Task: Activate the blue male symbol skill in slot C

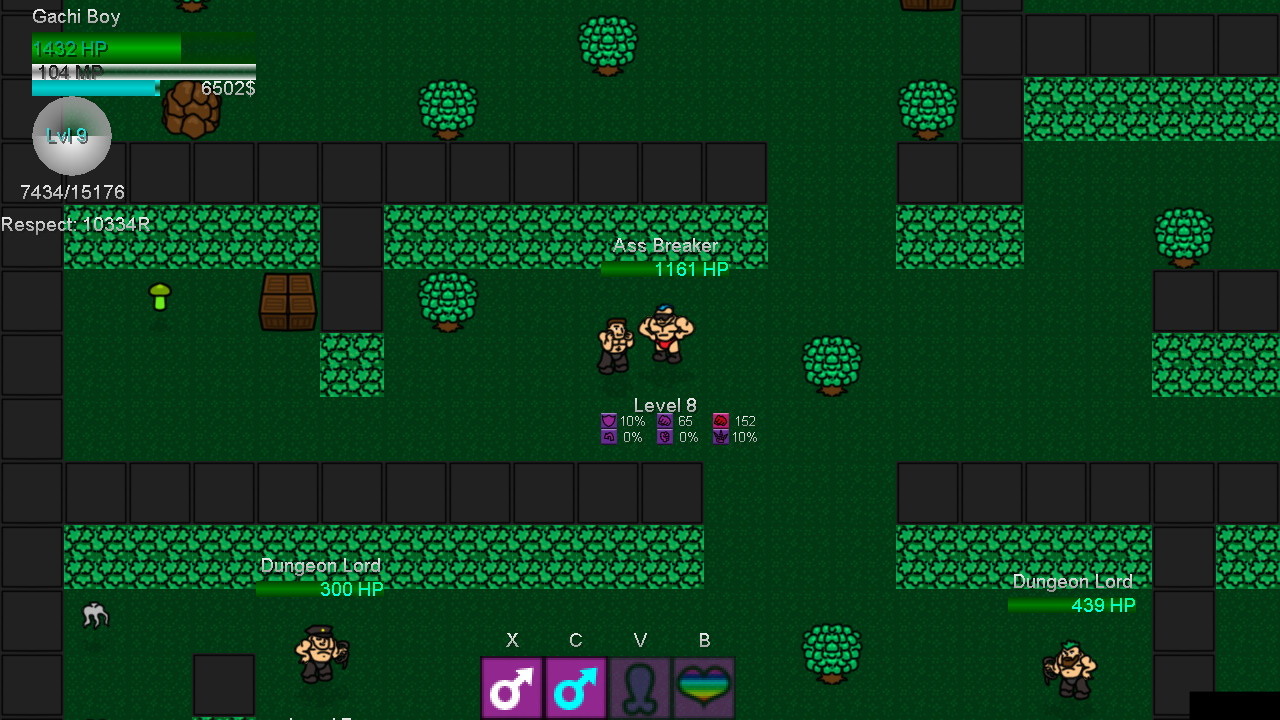Action: pyautogui.click(x=576, y=686)
